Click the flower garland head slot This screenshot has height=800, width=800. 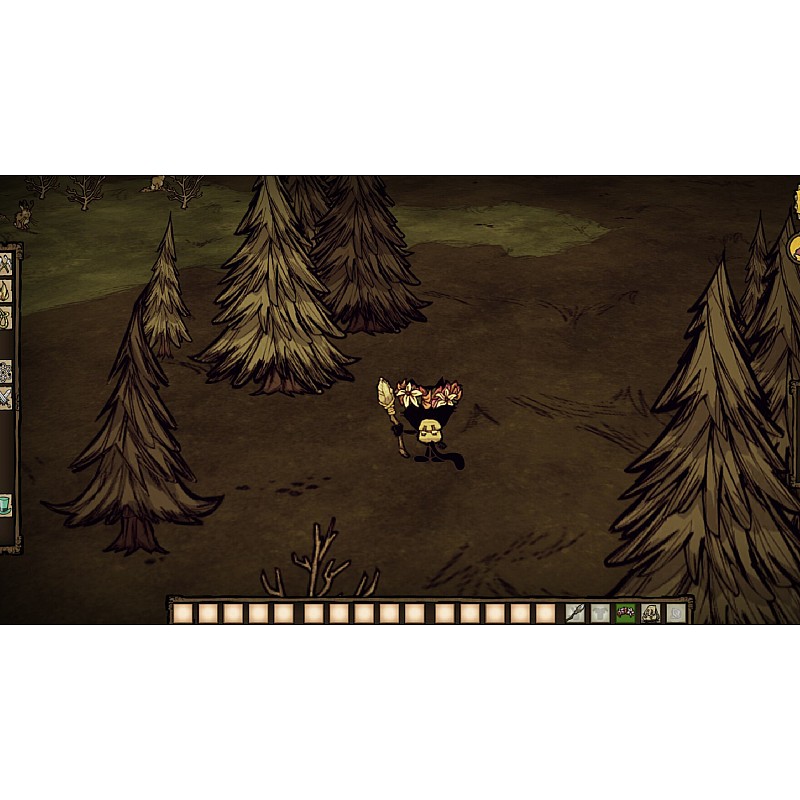(626, 613)
